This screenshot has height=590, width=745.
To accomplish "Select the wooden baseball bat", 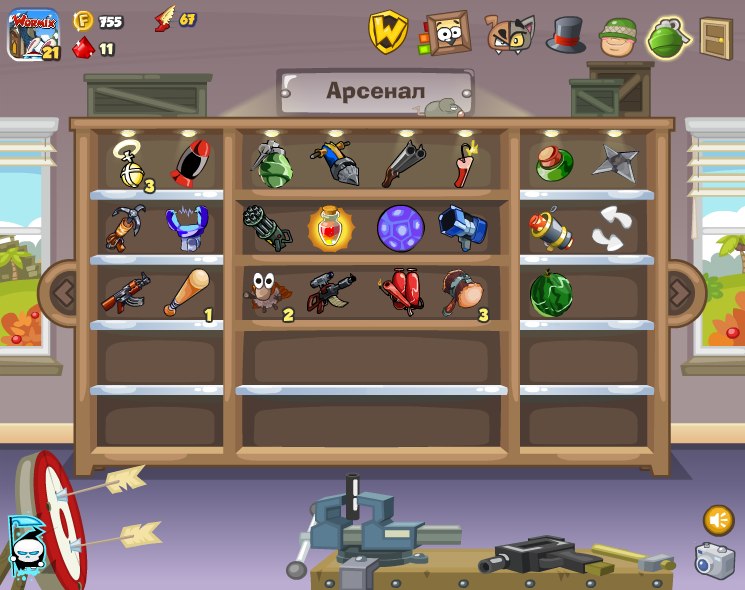I will point(188,293).
